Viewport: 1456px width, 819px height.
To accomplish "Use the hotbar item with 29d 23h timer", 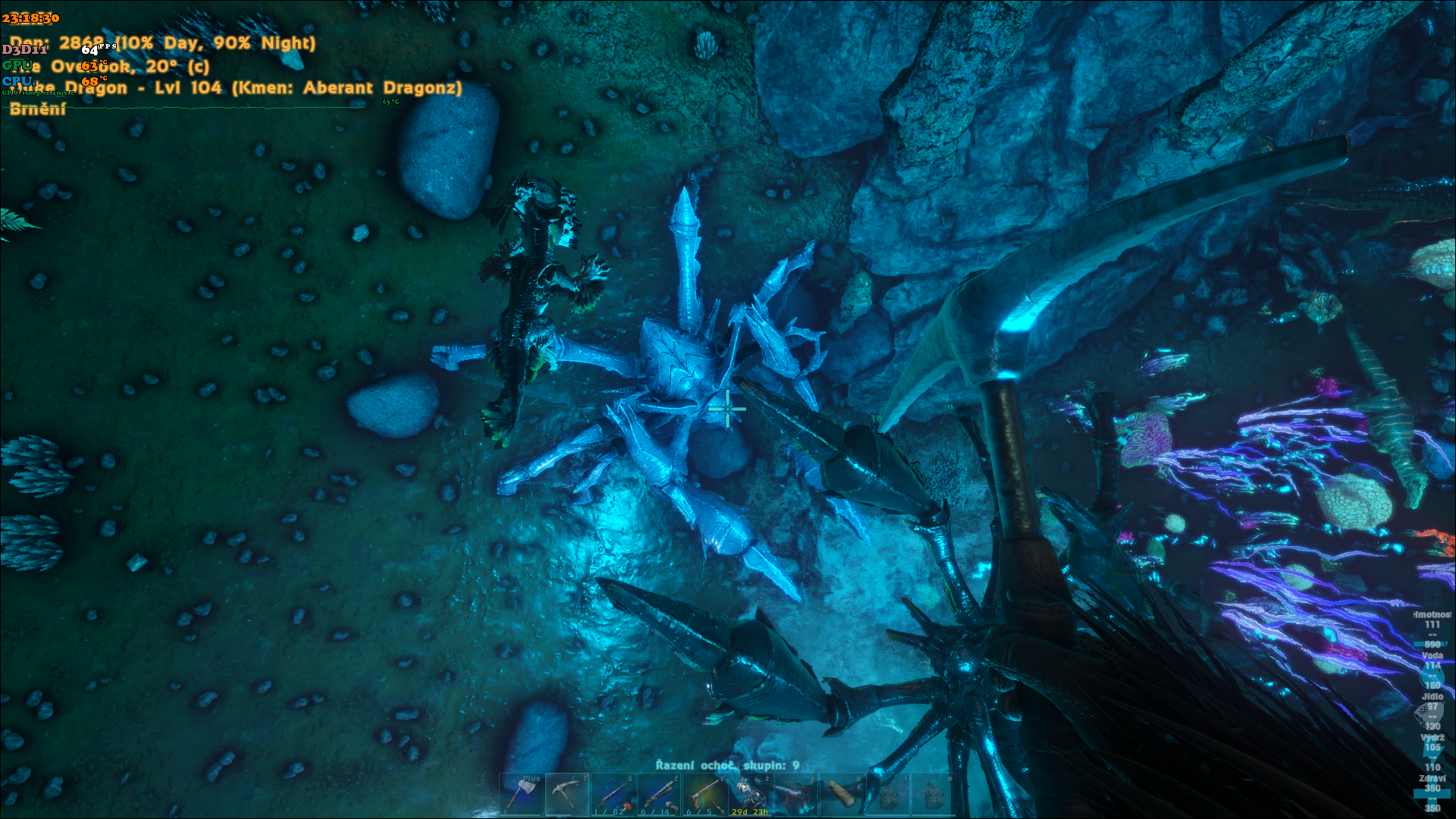I will pyautogui.click(x=750, y=794).
